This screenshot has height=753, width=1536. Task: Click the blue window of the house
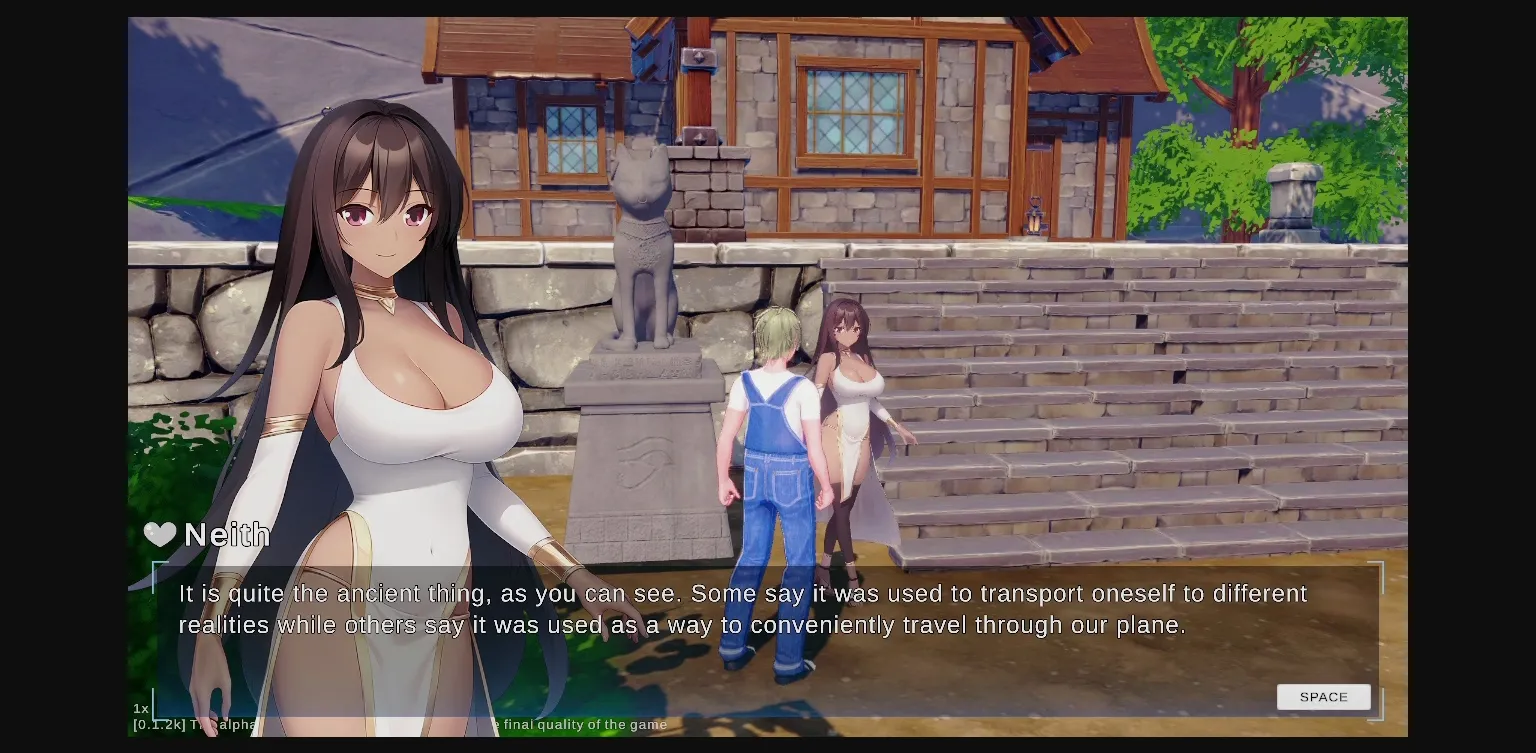pyautogui.click(x=855, y=110)
